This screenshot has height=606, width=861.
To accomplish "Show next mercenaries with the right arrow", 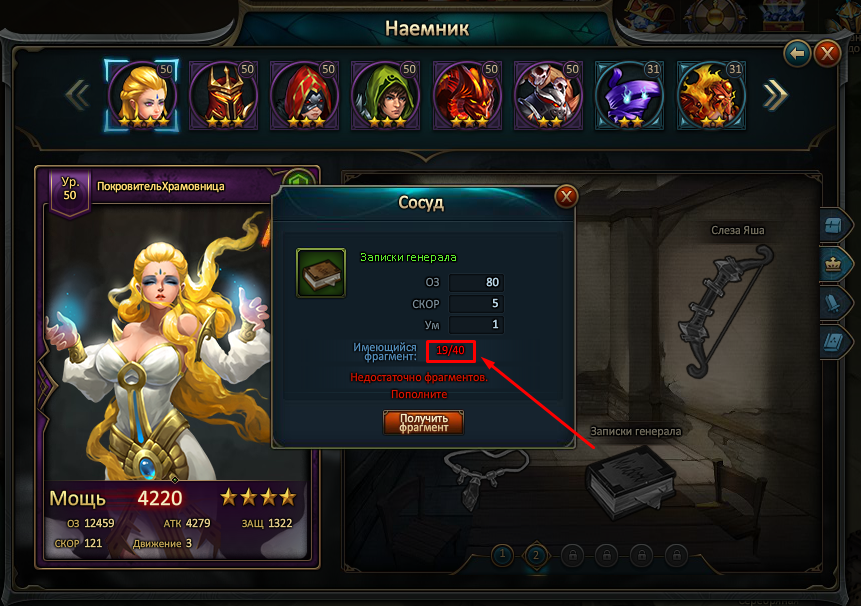I will click(775, 94).
